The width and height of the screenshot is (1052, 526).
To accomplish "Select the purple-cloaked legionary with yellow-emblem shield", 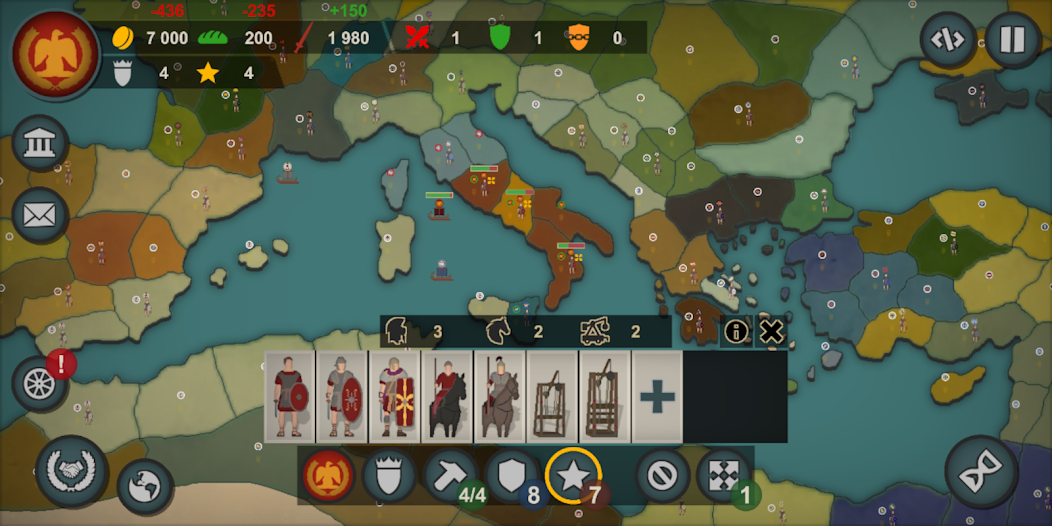I will (x=394, y=396).
